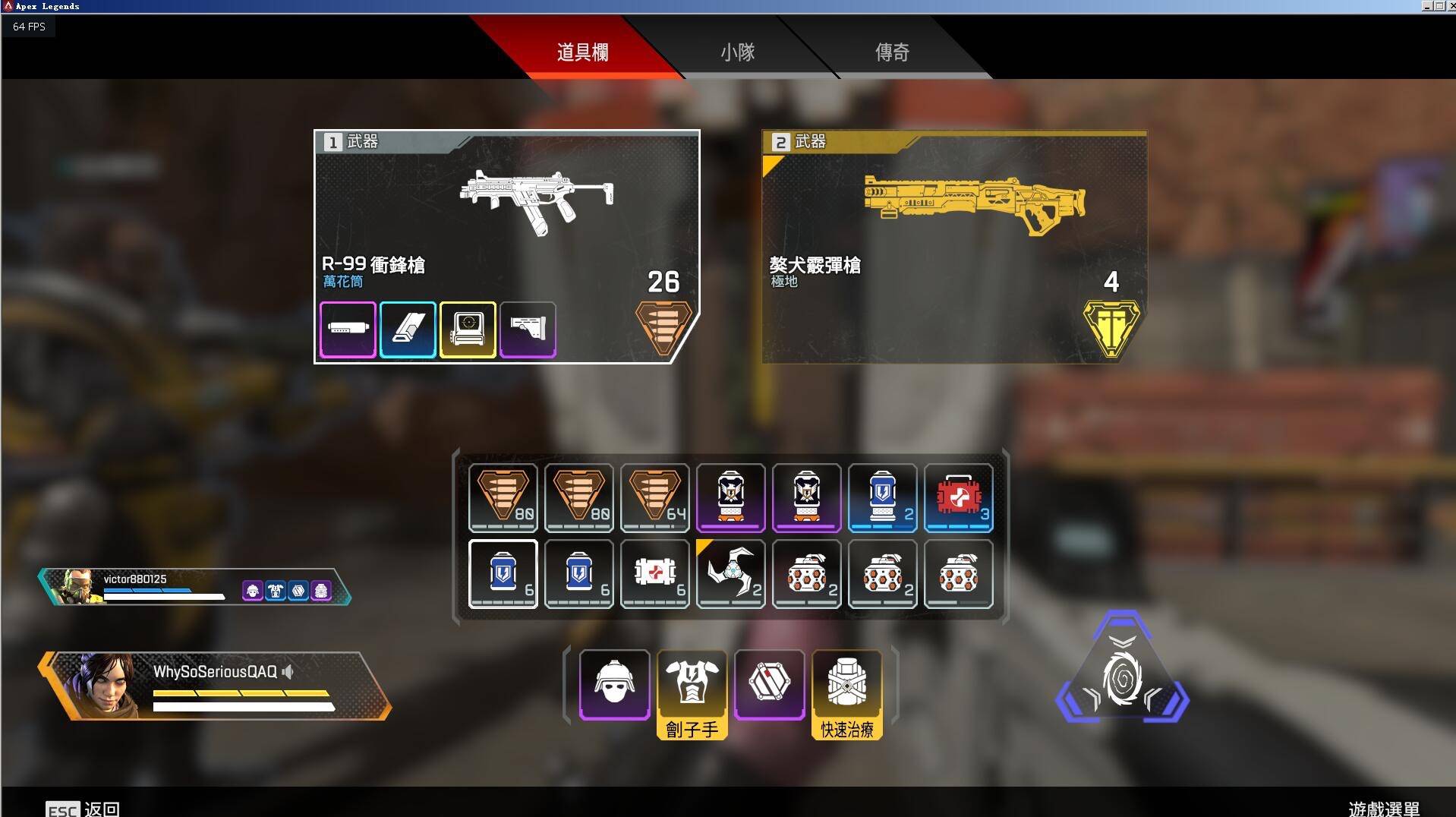
Task: Select the 劊子手 body armor slot
Action: pyautogui.click(x=692, y=683)
